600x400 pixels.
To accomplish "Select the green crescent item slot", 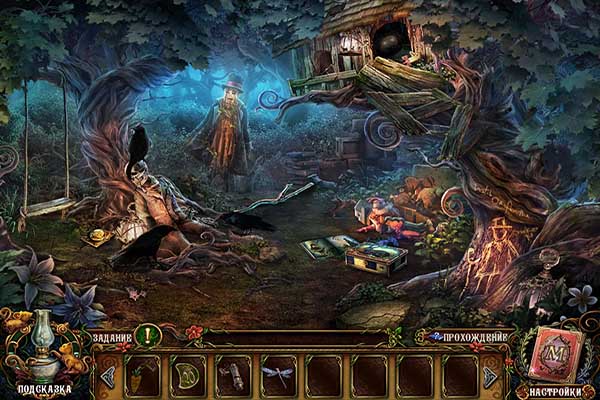I will 187,375.
